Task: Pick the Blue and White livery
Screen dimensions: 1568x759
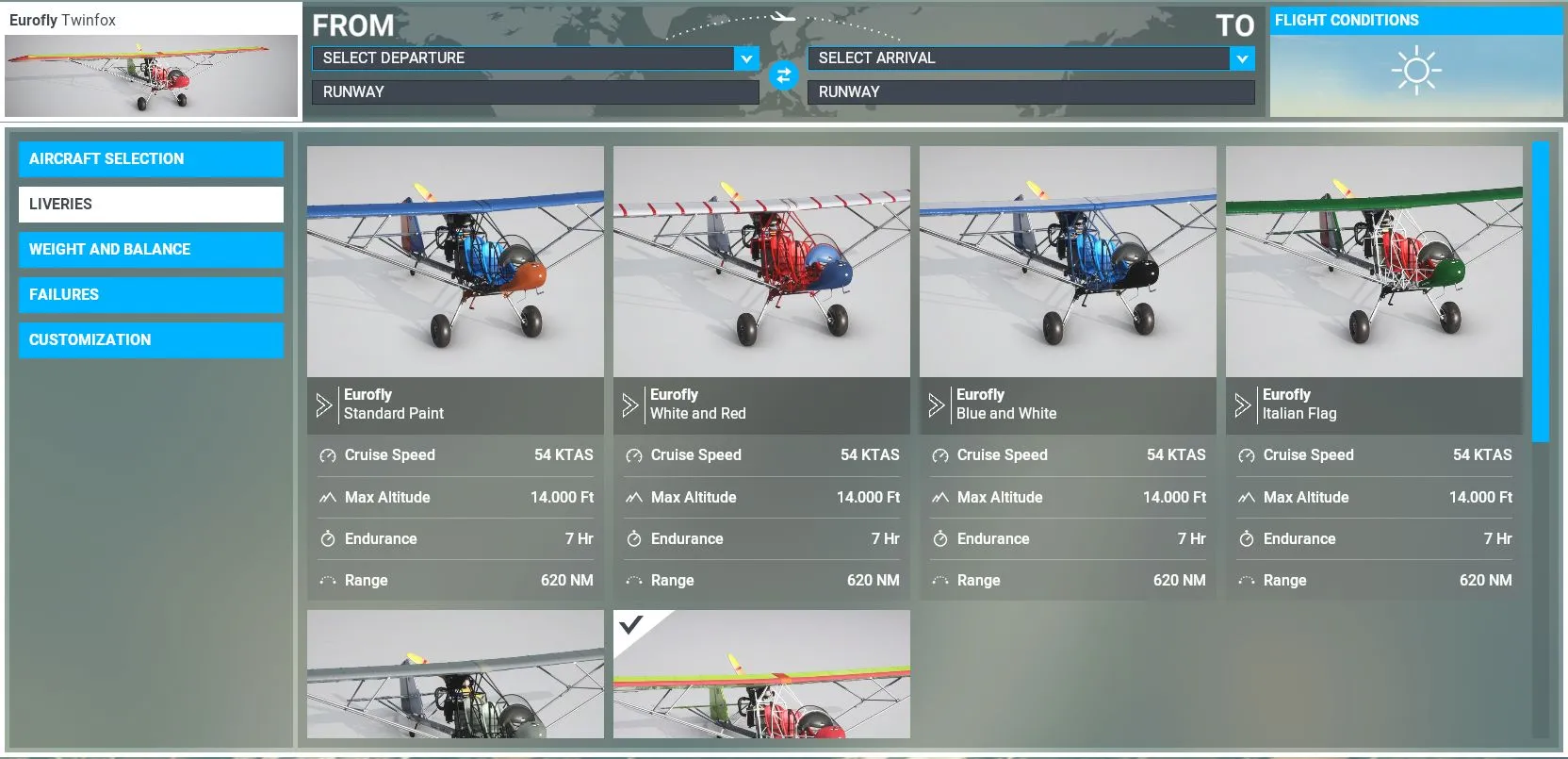Action: [1068, 262]
